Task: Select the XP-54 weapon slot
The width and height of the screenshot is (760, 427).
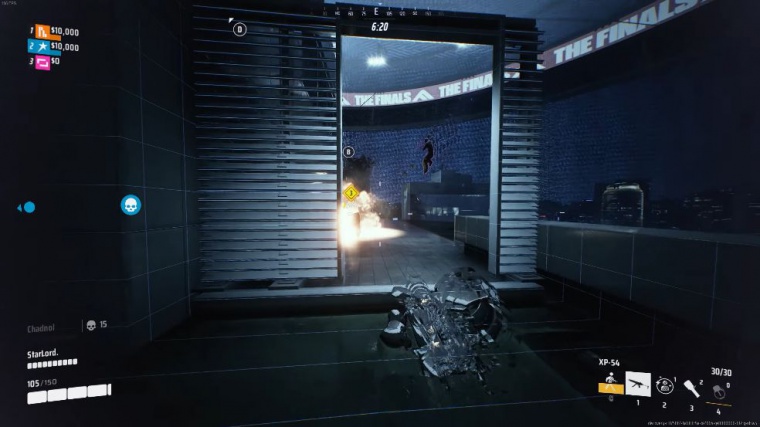Action: (637, 385)
